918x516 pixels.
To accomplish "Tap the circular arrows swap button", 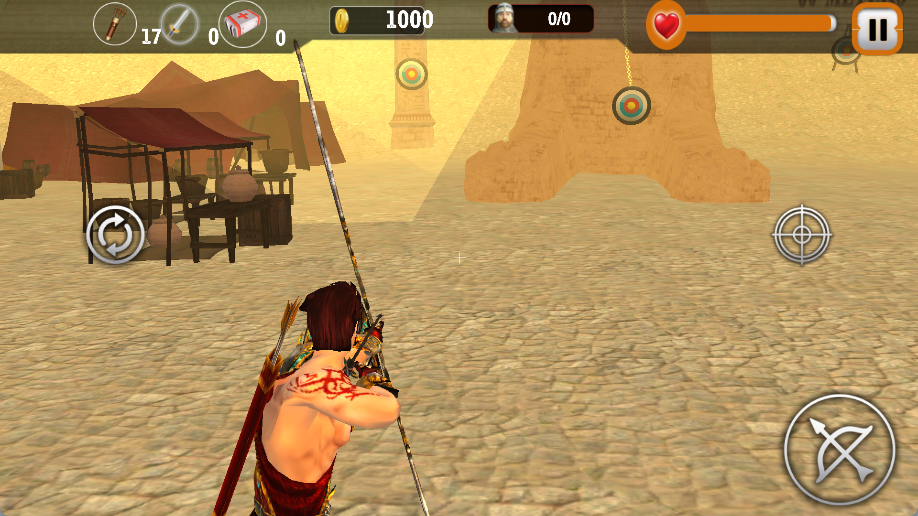I will pos(116,236).
